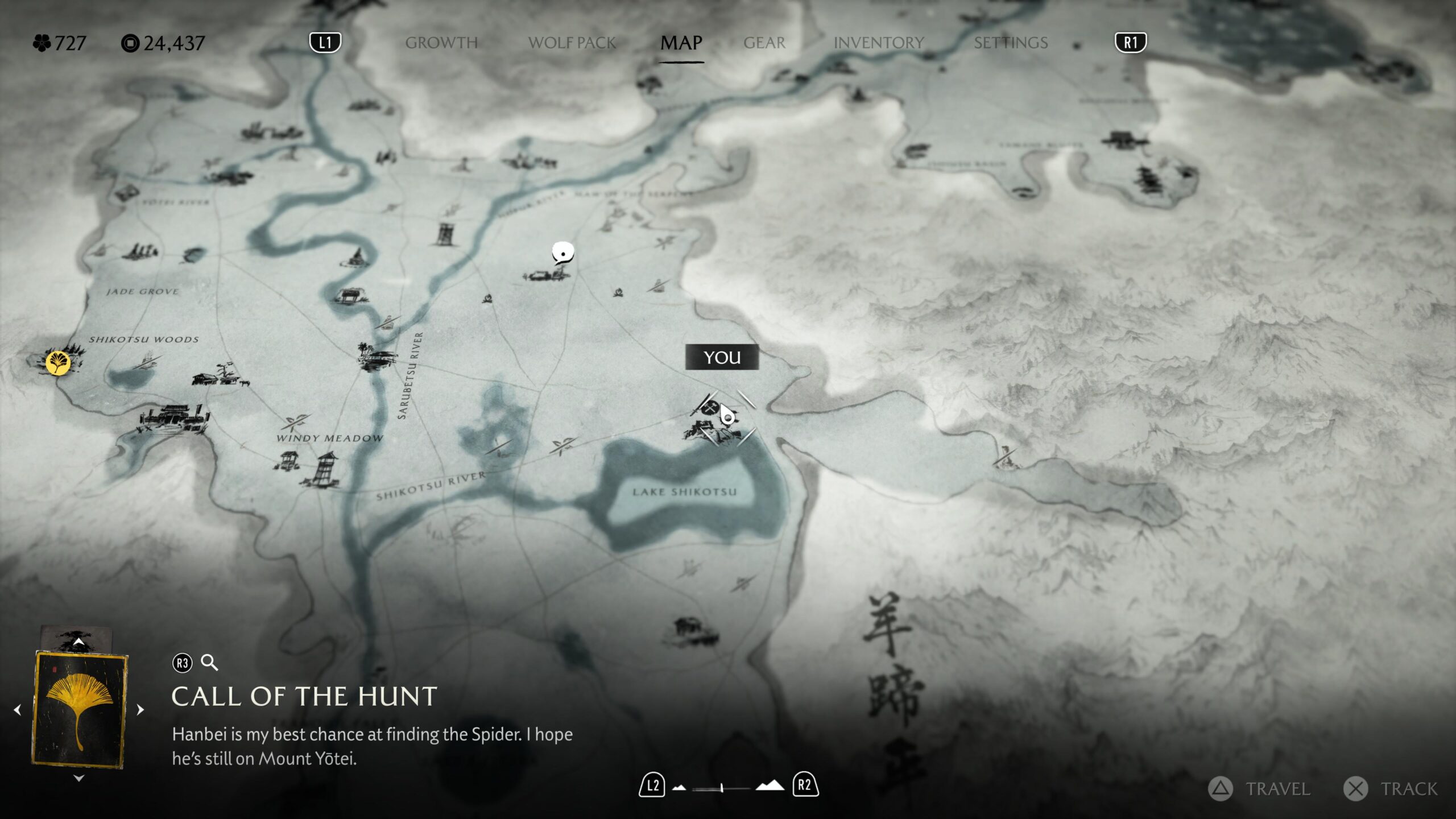Cycle to the next quest card
Screen dimensions: 1456x819
tap(140, 710)
